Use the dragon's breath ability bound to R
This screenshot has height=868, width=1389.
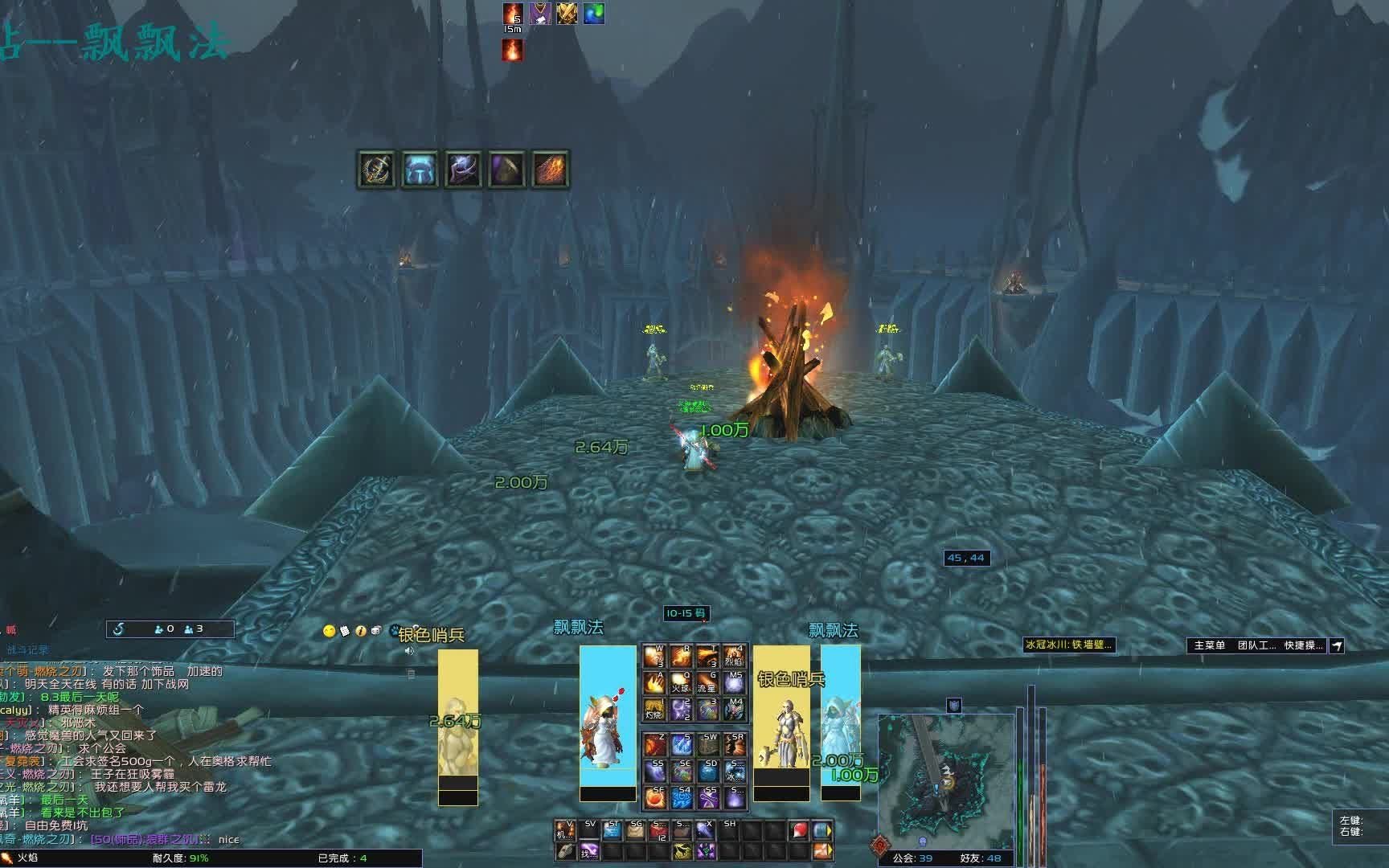tap(681, 657)
